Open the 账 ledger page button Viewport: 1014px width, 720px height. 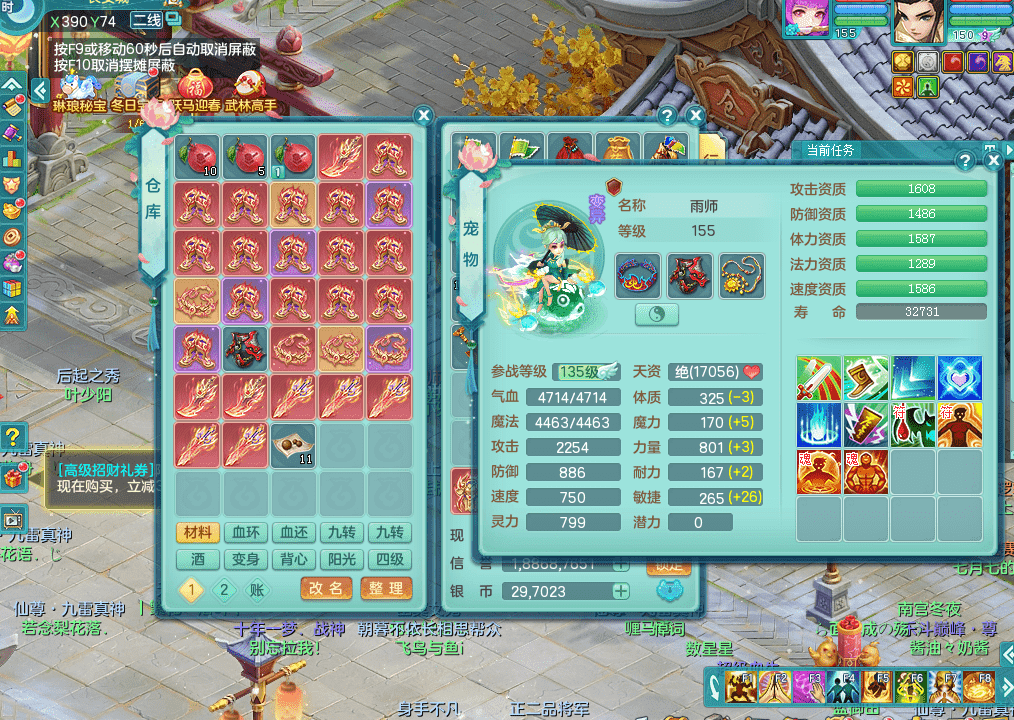click(257, 590)
